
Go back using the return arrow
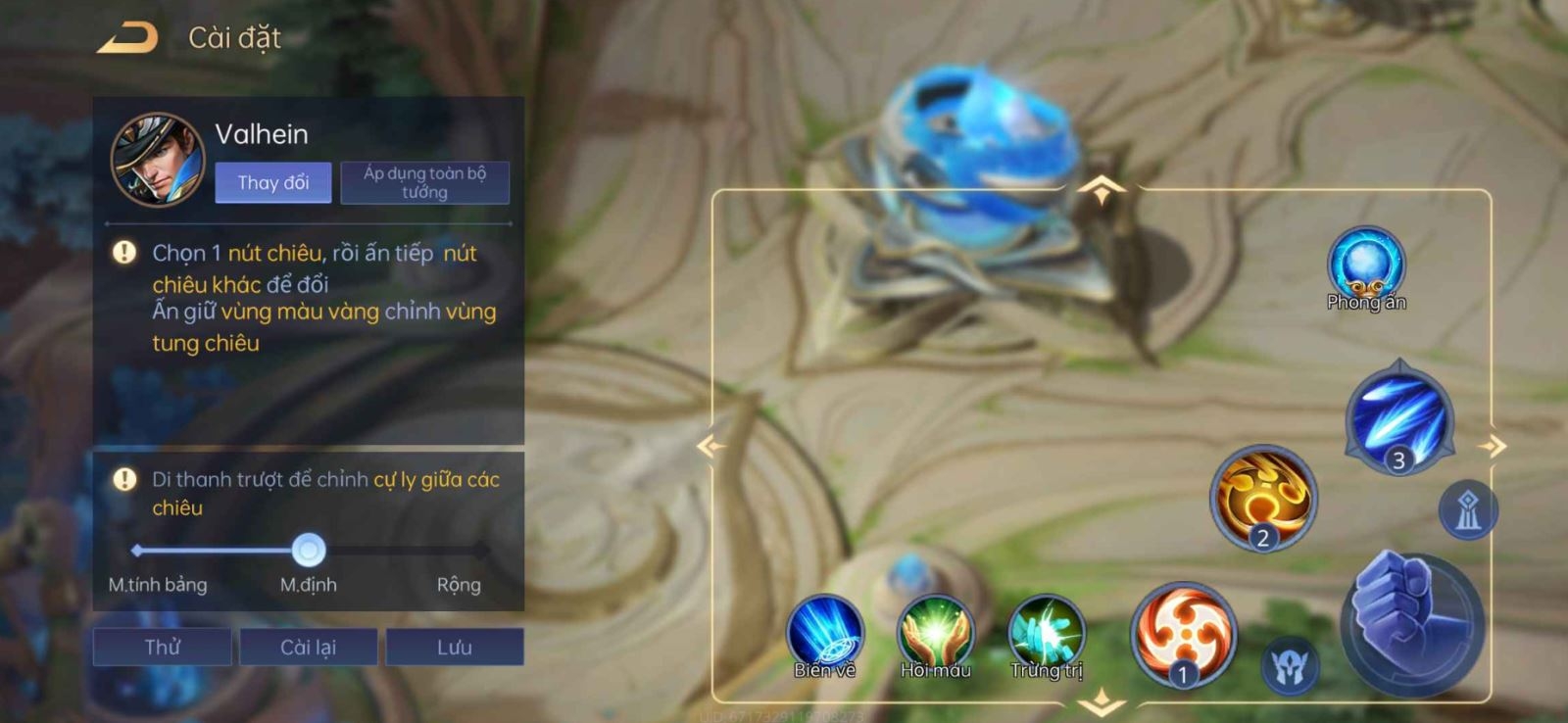(127, 38)
